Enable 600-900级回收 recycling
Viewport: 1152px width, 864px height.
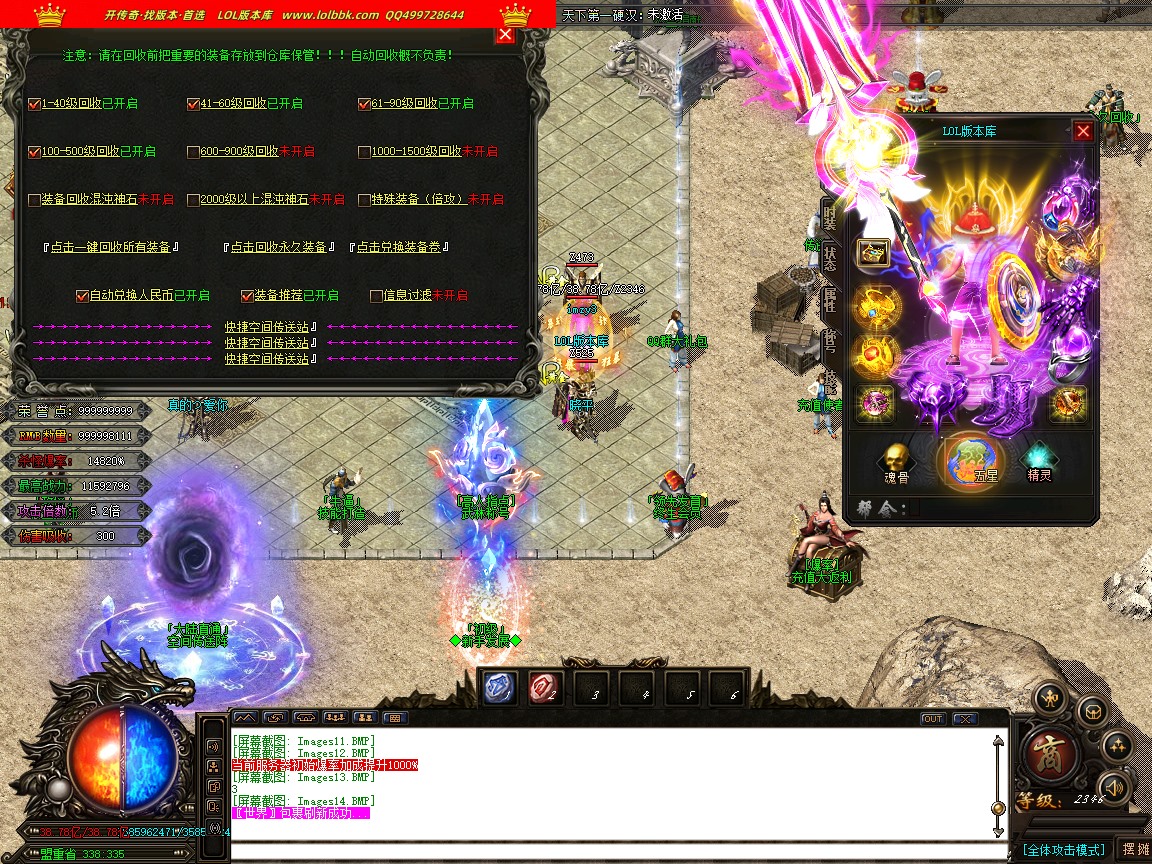click(x=193, y=152)
